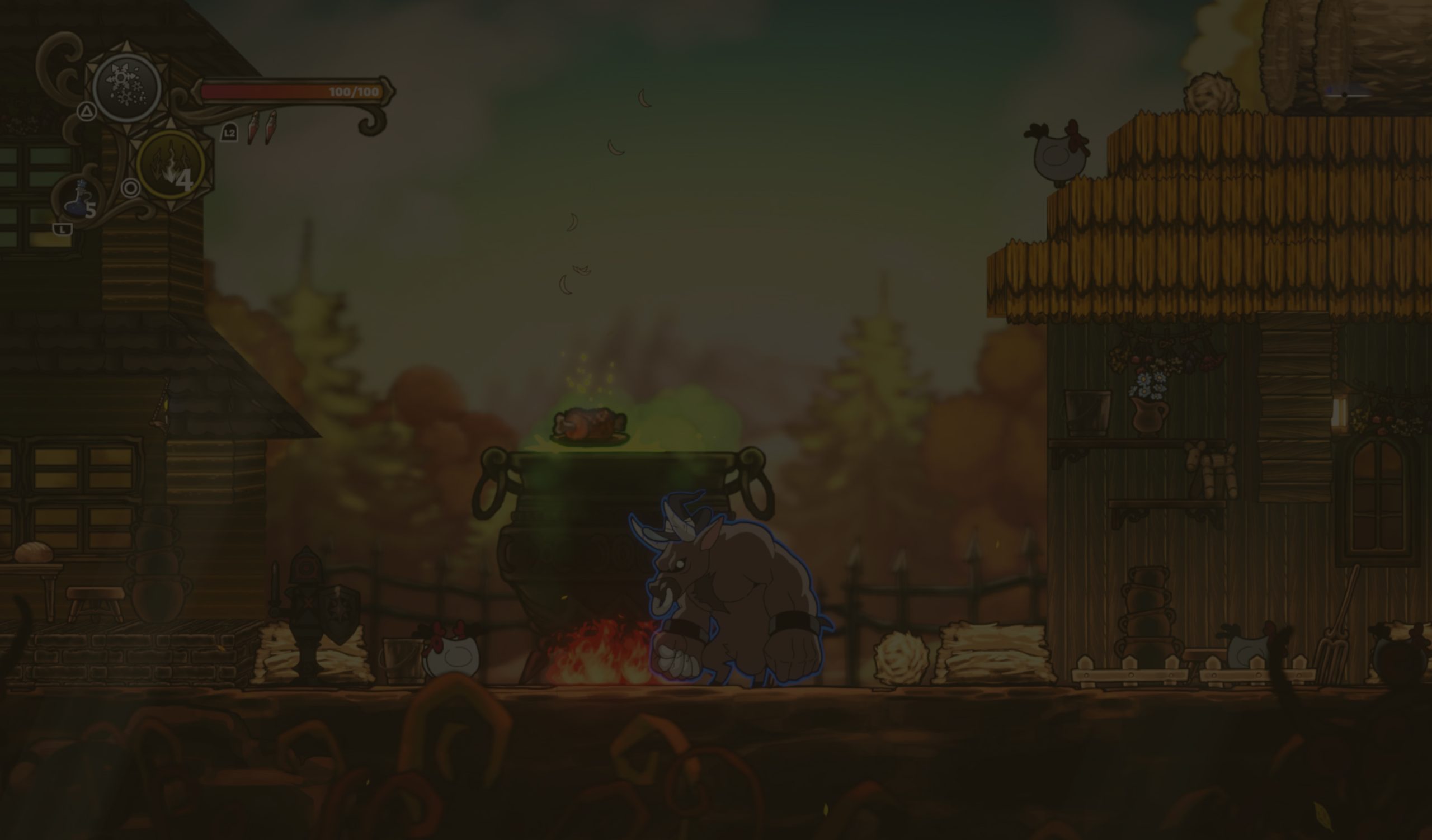Trigger the lightning crystal ability showing 4

(x=171, y=165)
